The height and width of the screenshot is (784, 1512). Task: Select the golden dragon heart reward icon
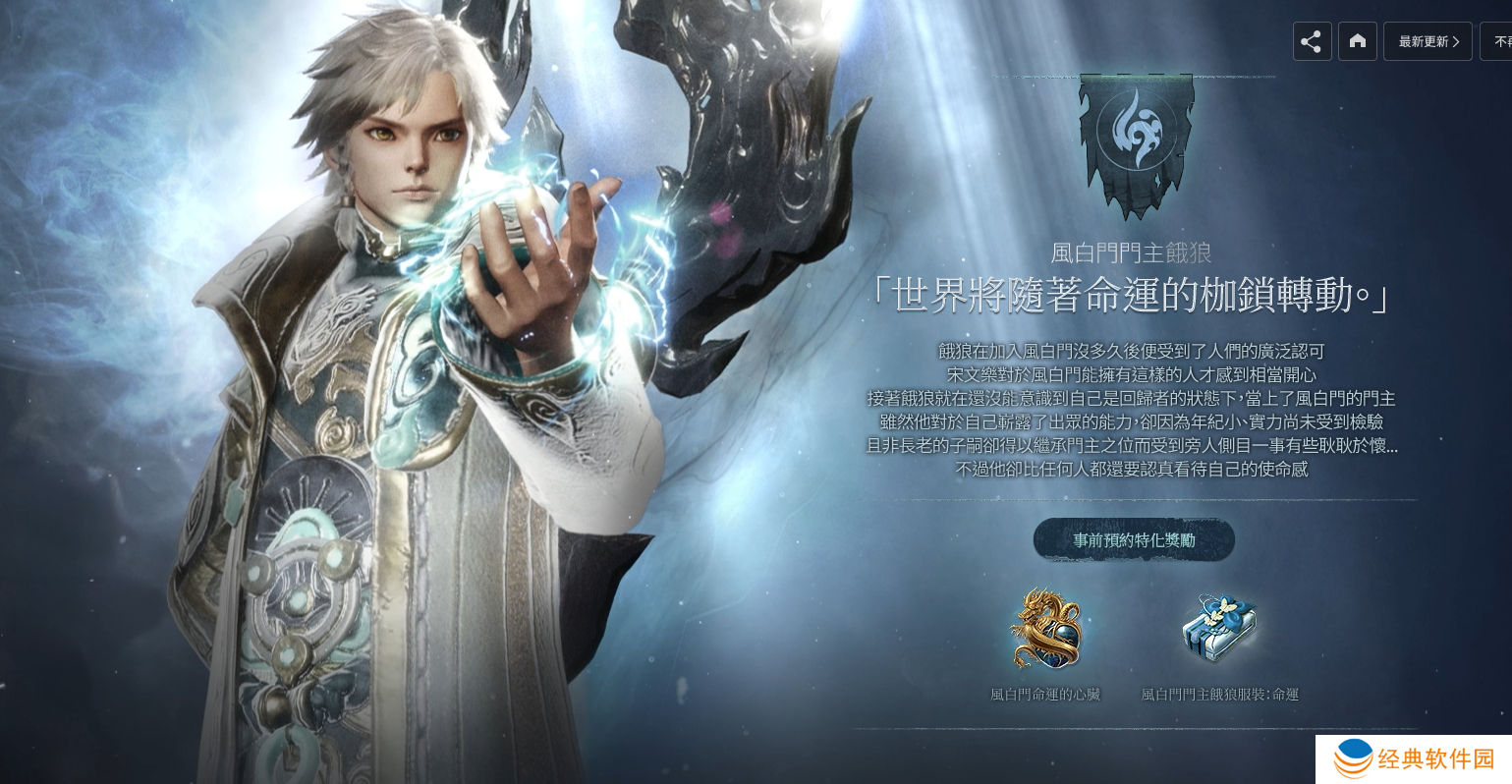click(1046, 629)
